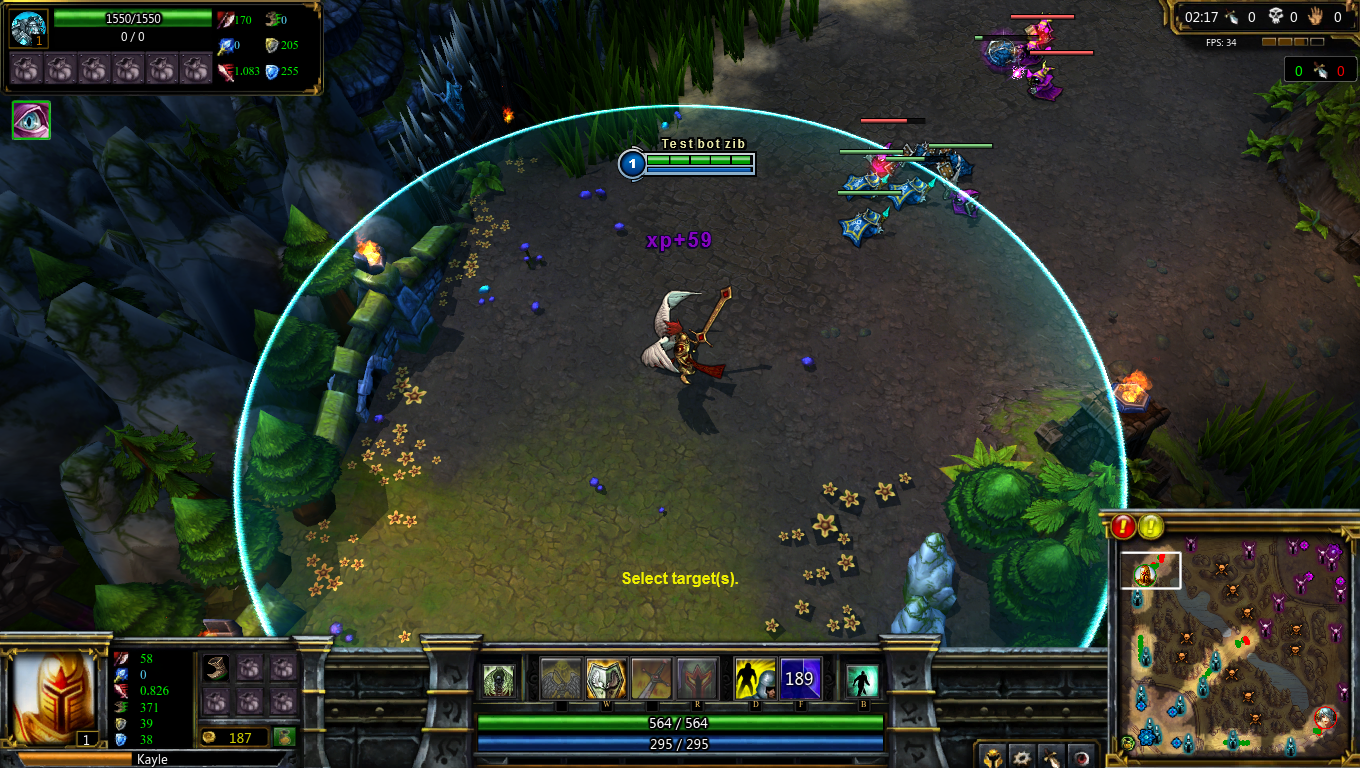This screenshot has height=768, width=1360.
Task: Send a red danger ping
Action: tap(1123, 526)
